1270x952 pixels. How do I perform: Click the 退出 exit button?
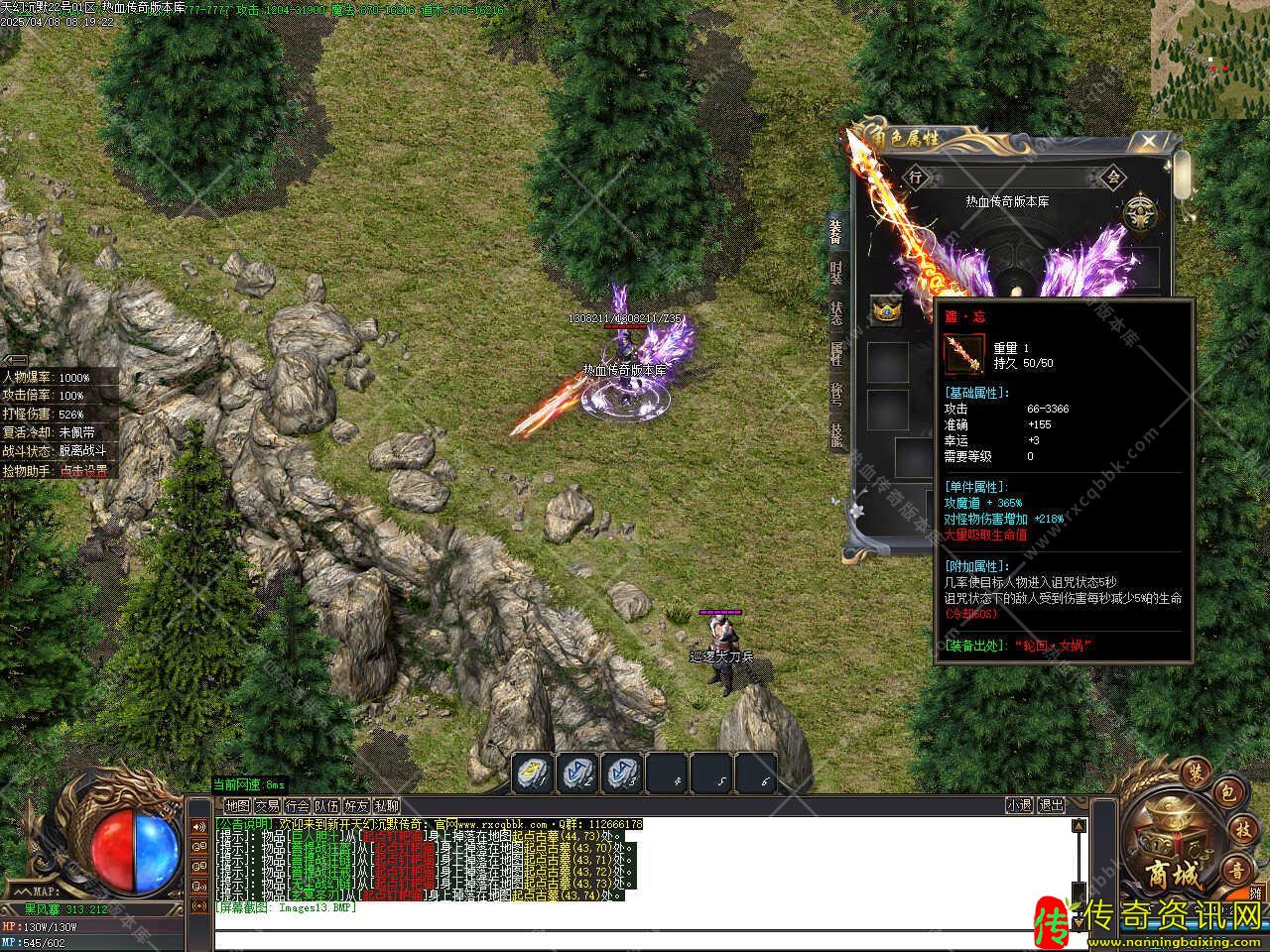[x=1051, y=806]
